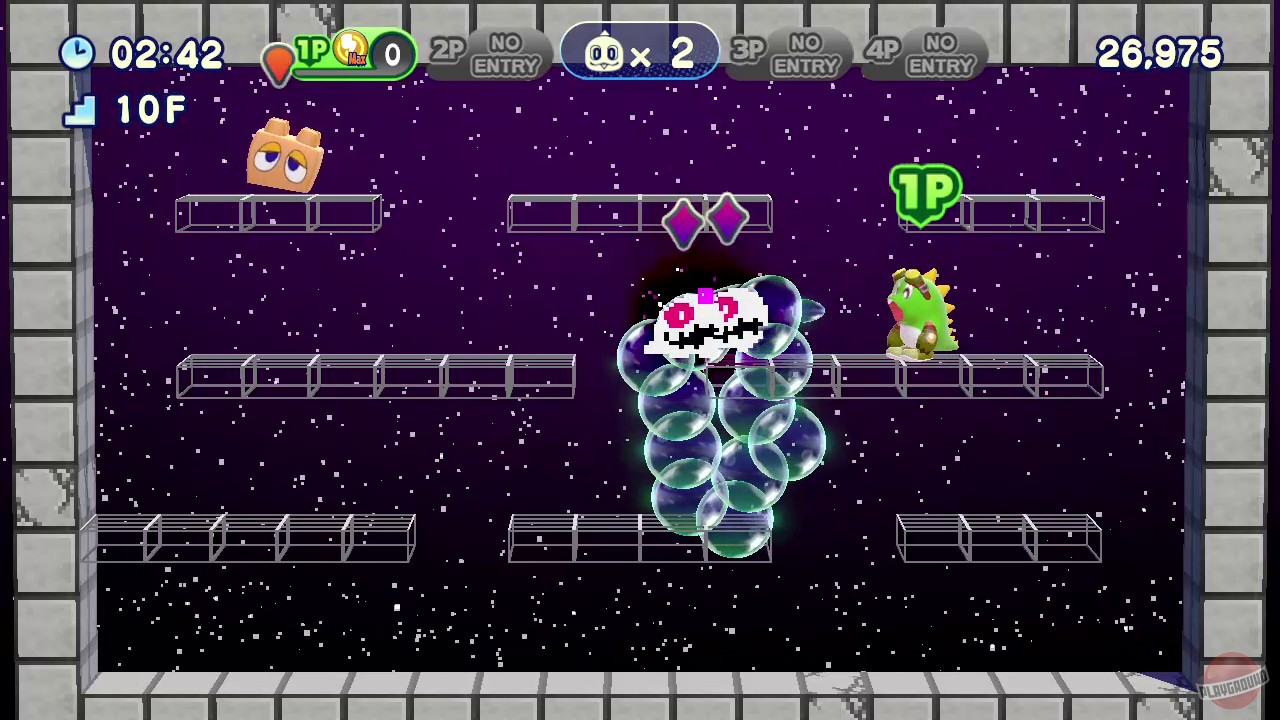Expand the lives display in the top bar
This screenshot has height=720, width=1280.
coord(640,54)
